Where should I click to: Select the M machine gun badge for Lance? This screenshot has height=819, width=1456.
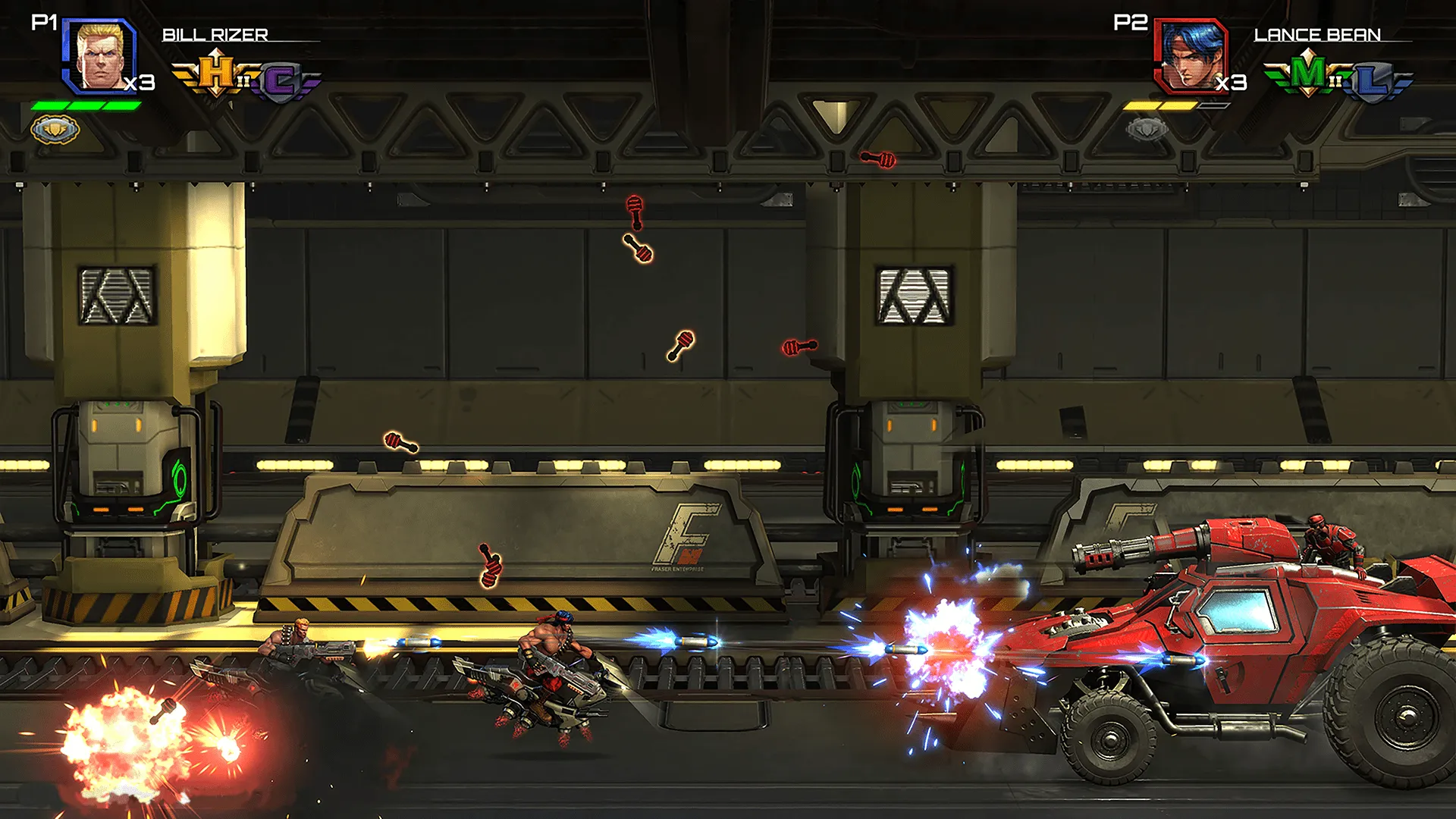[x=1308, y=72]
